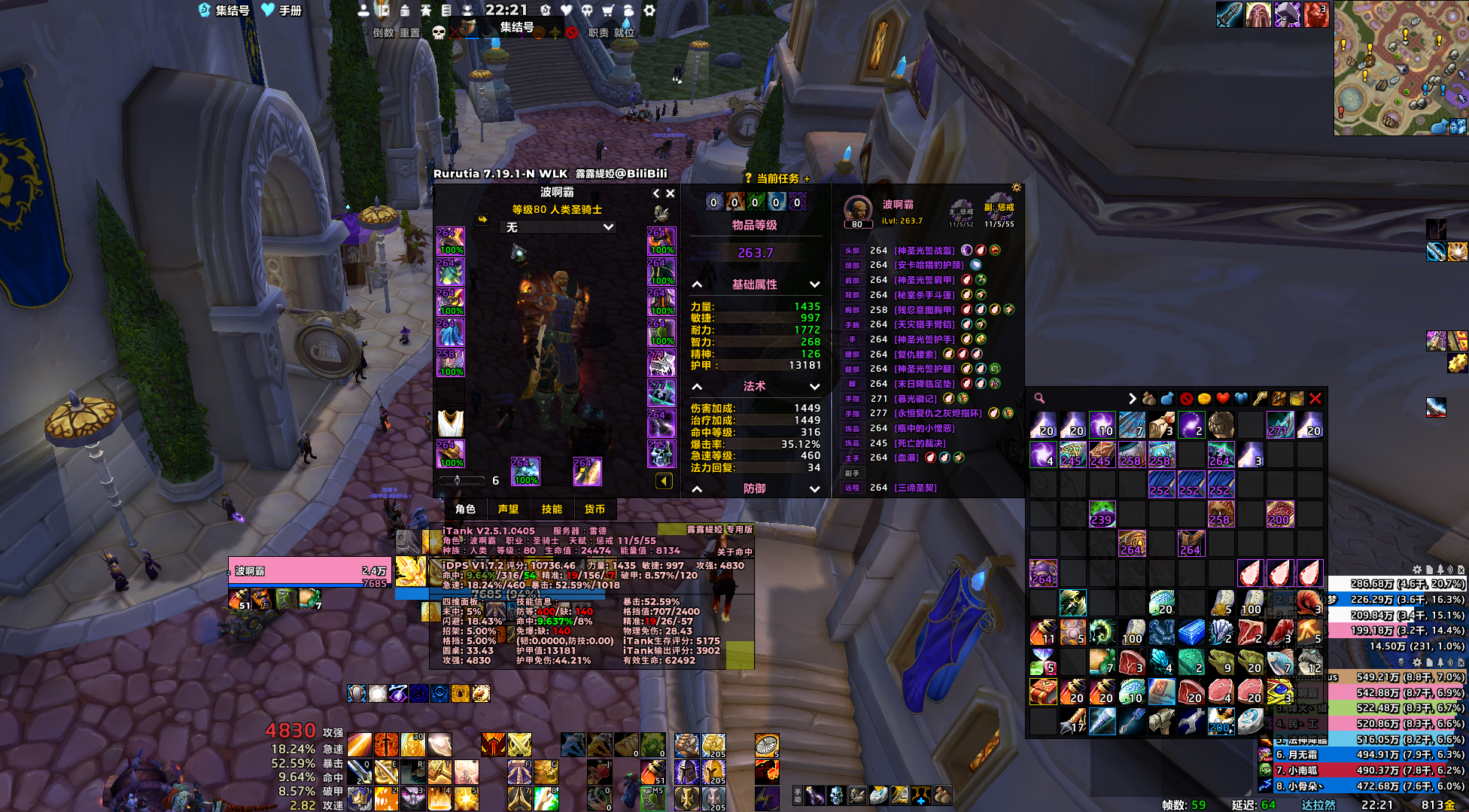Screen dimensions: 1469x812
Task: Collapse the 基础属性 stats section
Action: coord(697,284)
